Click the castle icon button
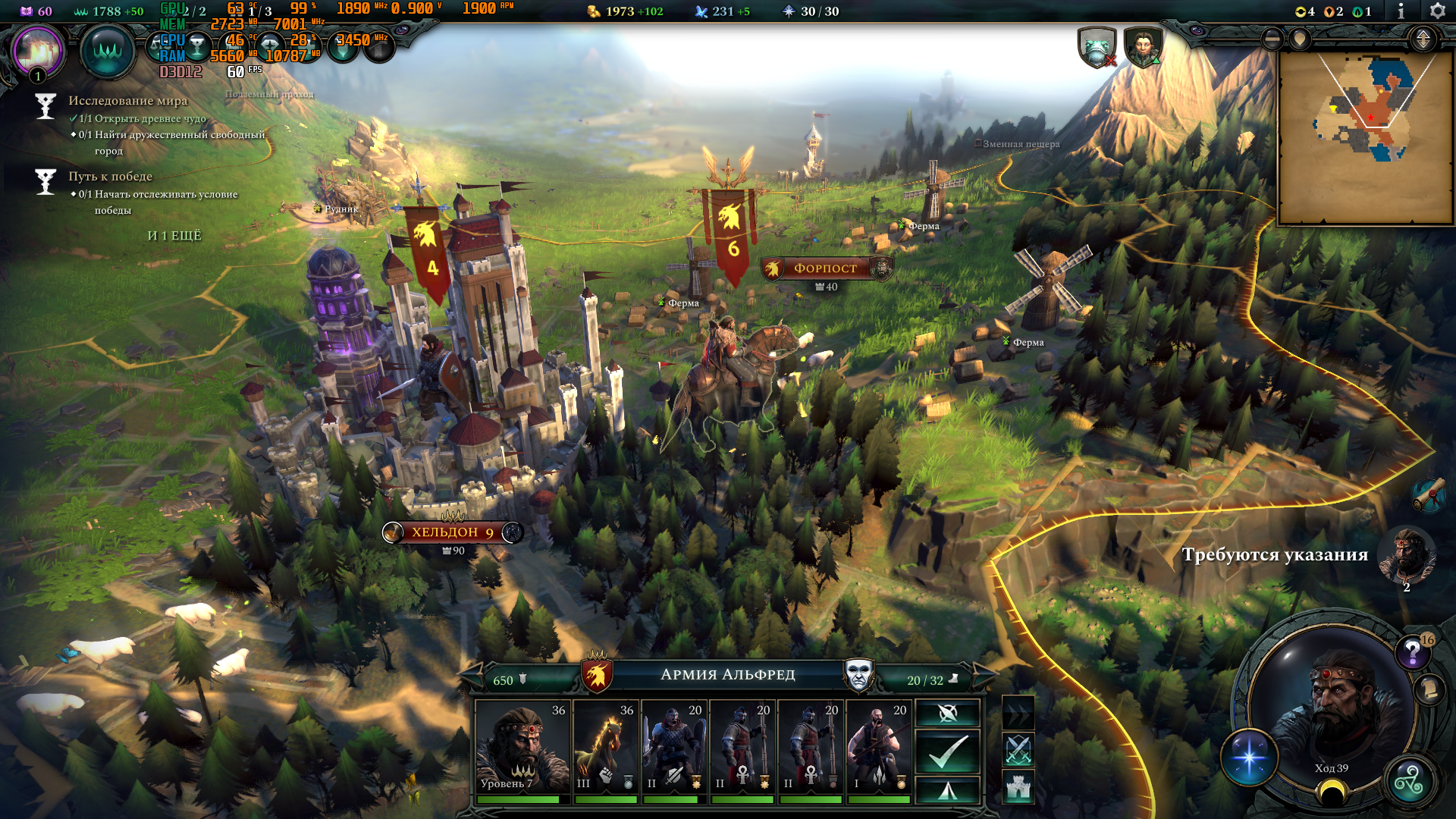The height and width of the screenshot is (819, 1456). point(1018,787)
